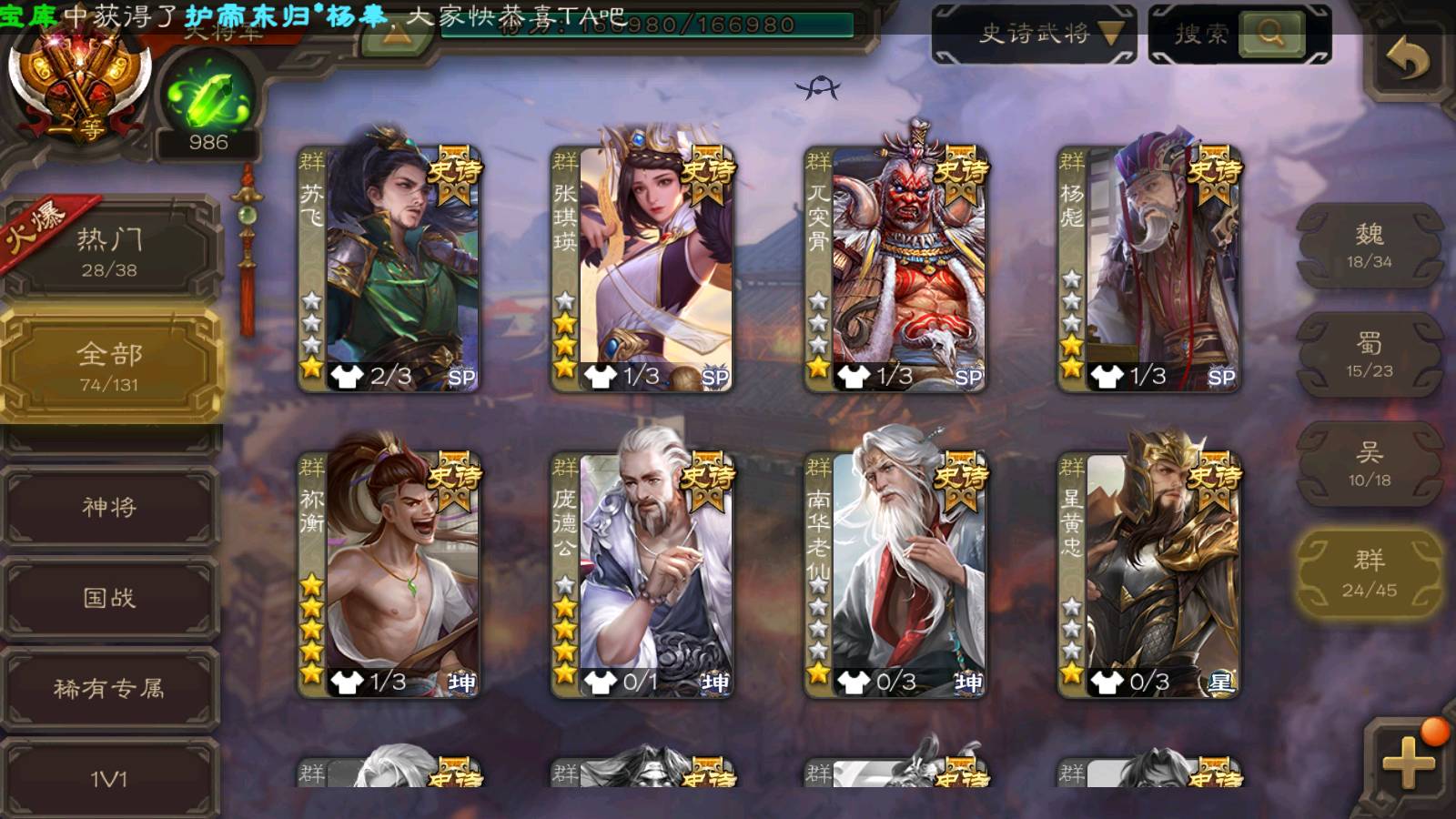Tap the golden plus button
Viewport: 1456px width, 819px height.
1407,761
